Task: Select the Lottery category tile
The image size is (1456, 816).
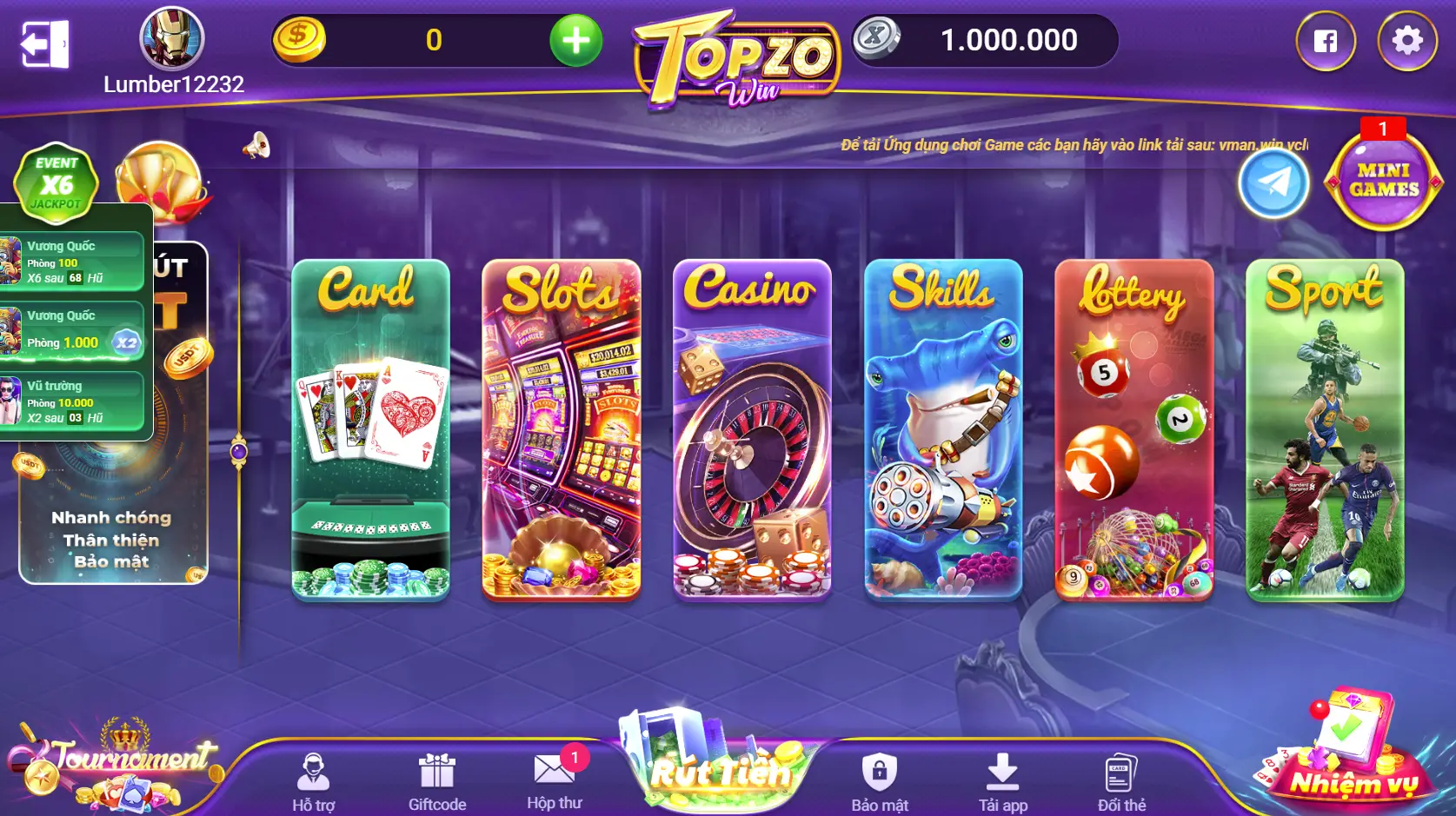Action: [x=1134, y=429]
